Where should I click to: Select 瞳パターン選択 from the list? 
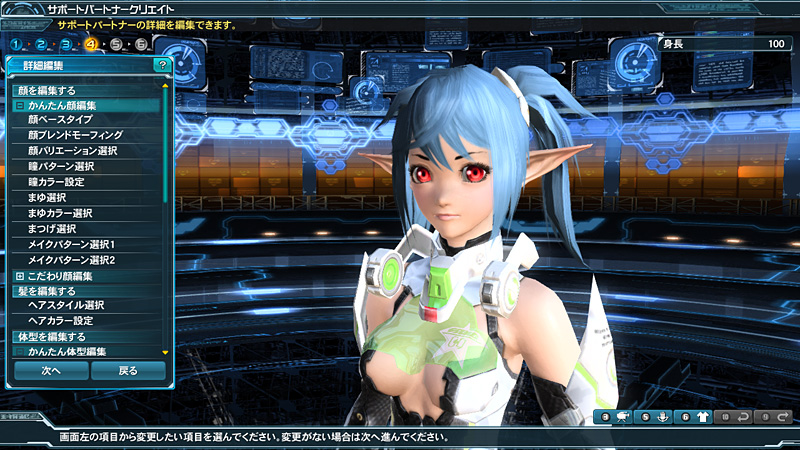(61, 166)
